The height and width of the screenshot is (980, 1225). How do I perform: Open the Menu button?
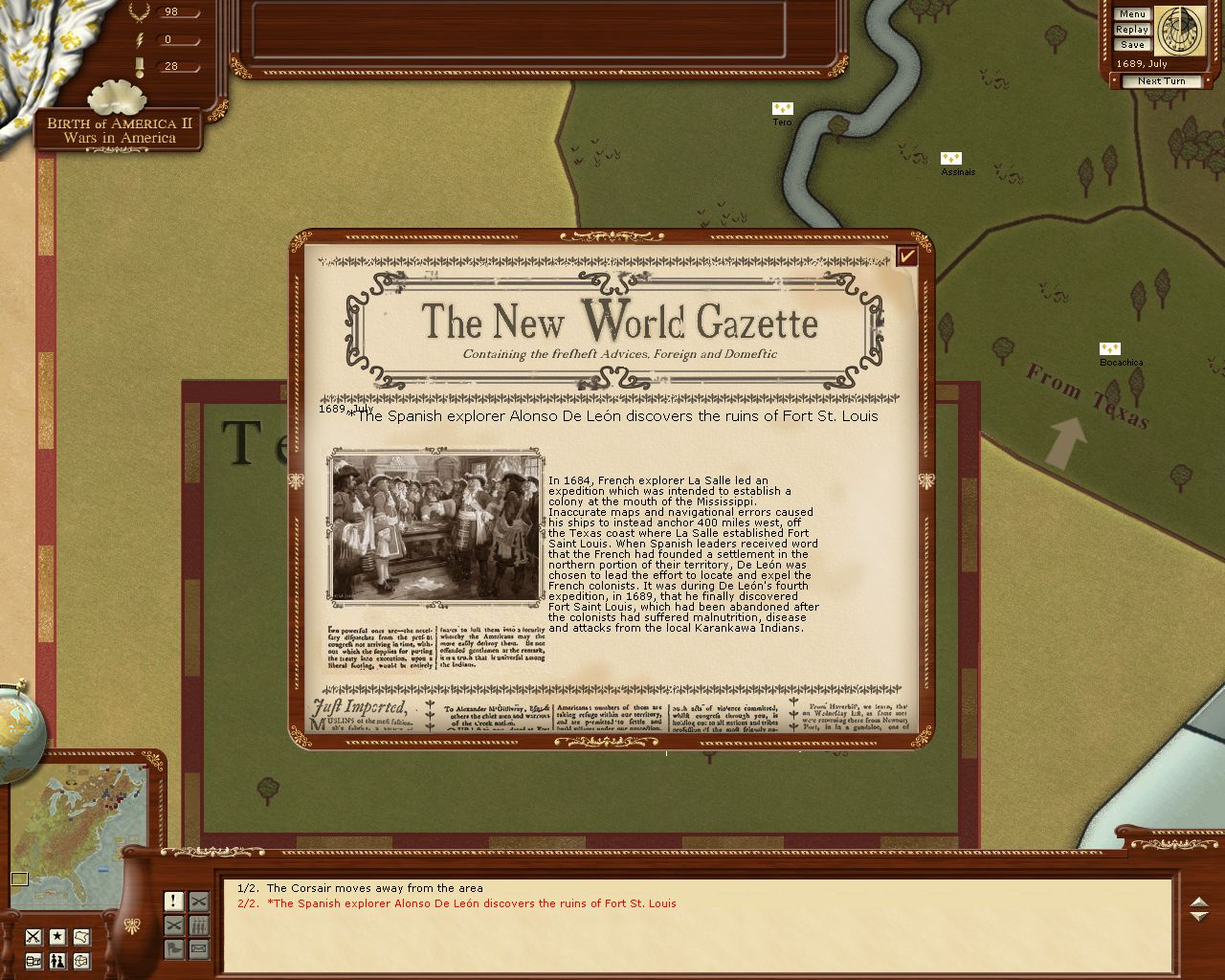pyautogui.click(x=1132, y=14)
